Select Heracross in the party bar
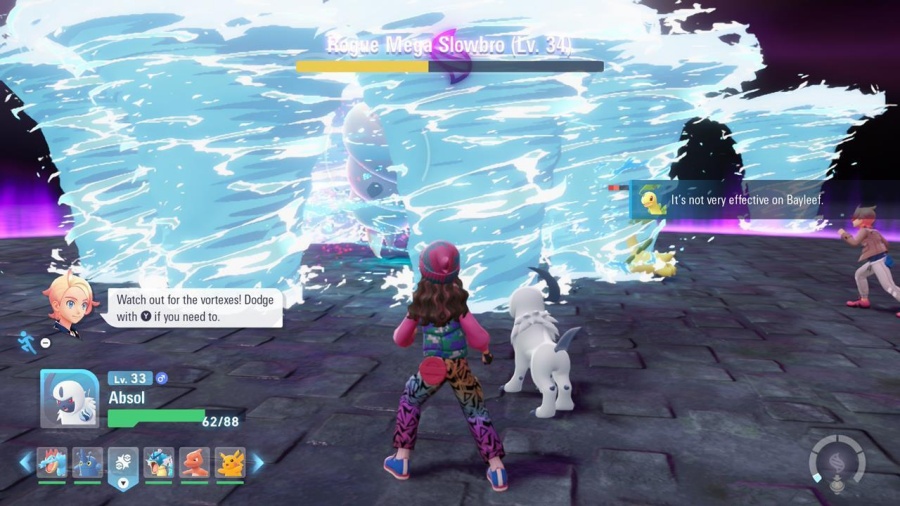This screenshot has width=900, height=506. [87, 462]
